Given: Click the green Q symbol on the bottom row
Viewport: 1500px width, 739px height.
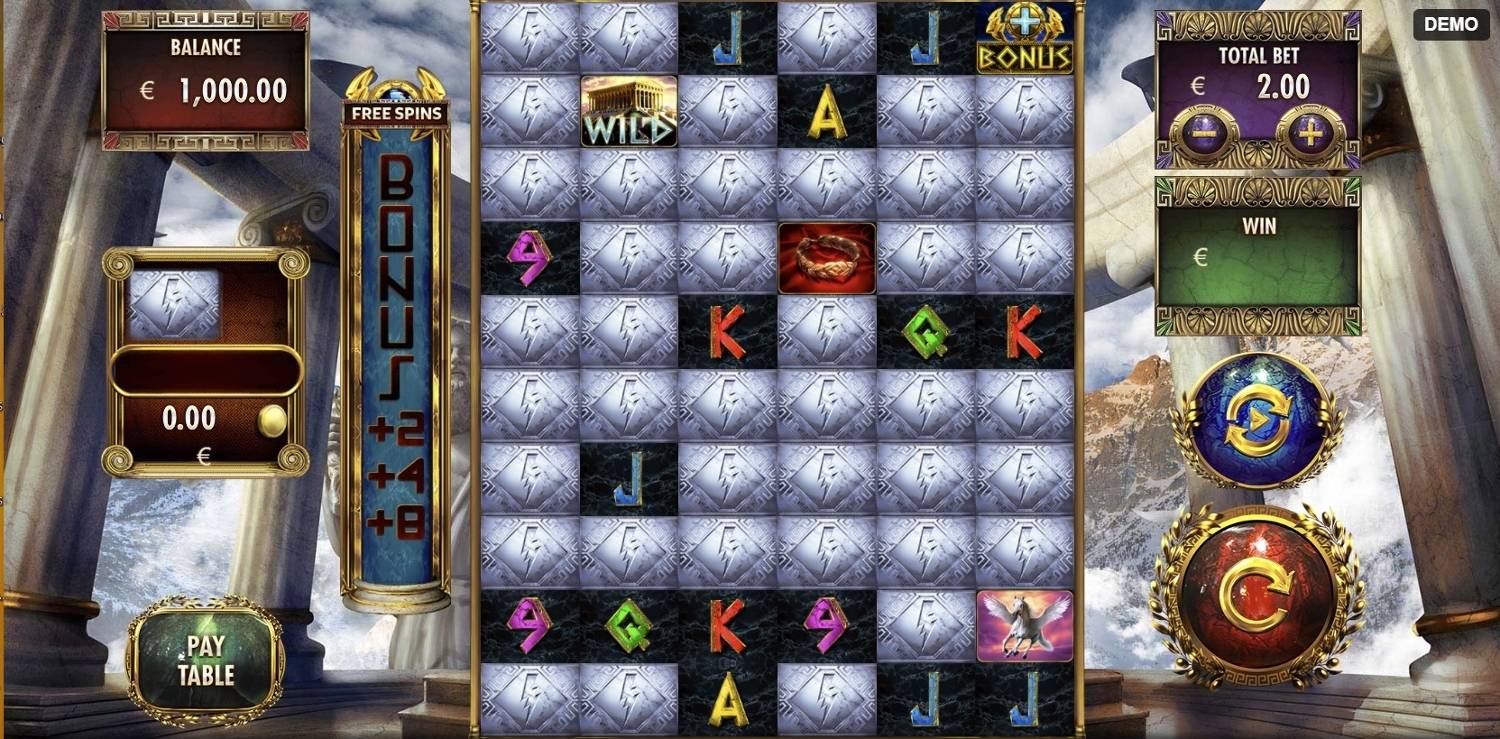Looking at the screenshot, I should tap(628, 627).
